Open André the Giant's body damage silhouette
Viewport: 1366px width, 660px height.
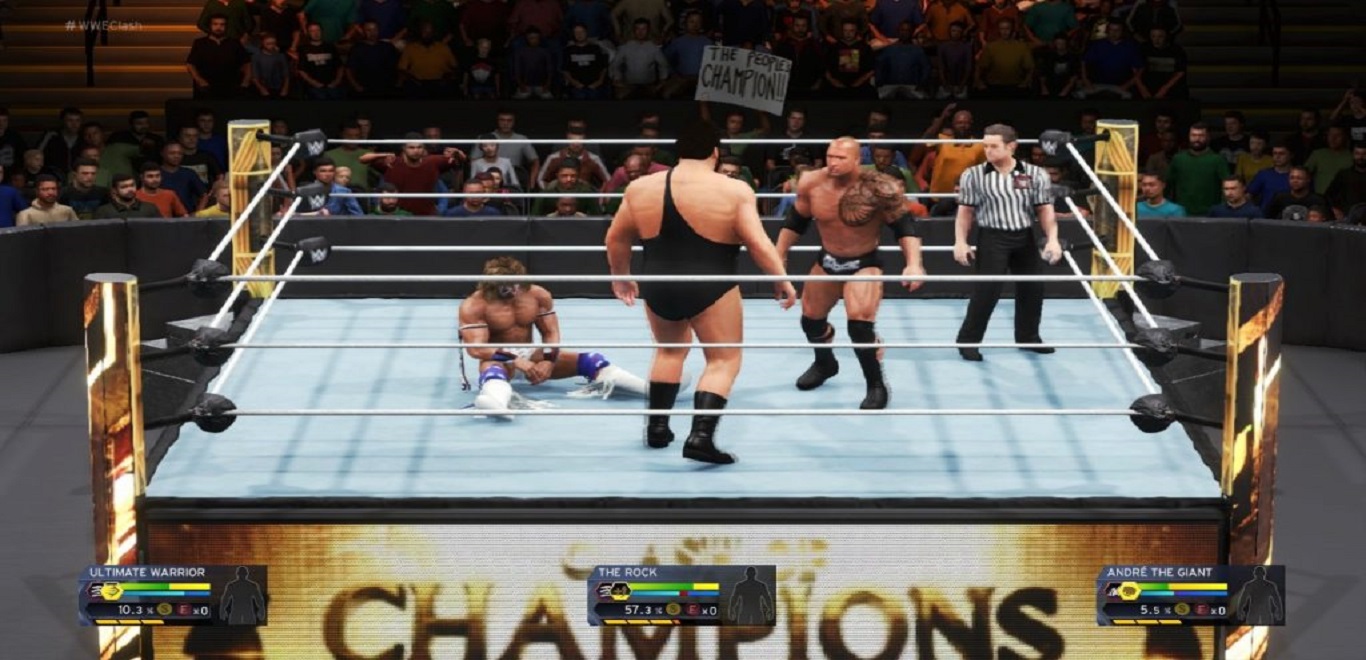tap(1258, 596)
